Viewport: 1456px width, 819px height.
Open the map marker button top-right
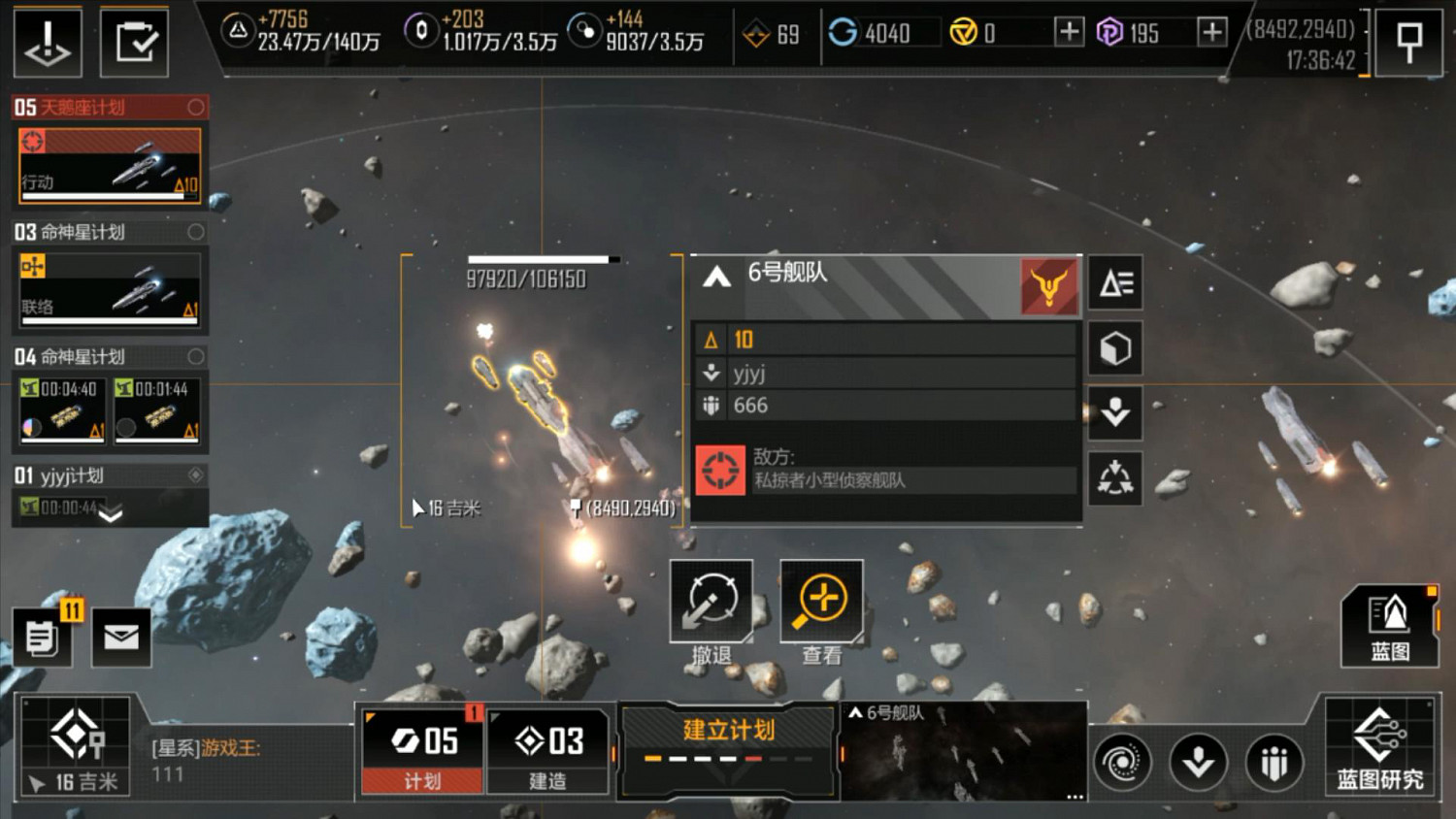coord(1408,43)
